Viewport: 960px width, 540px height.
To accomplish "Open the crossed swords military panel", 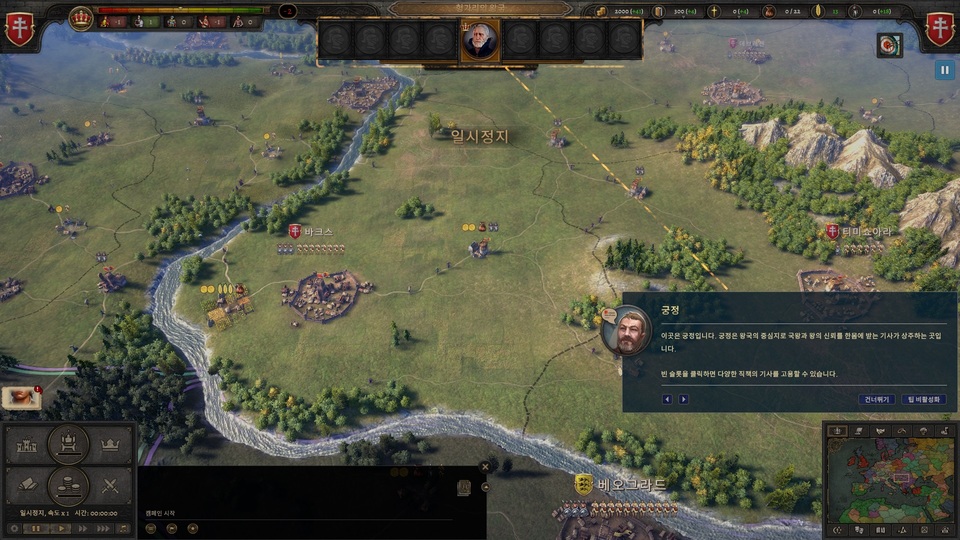I will (112, 487).
